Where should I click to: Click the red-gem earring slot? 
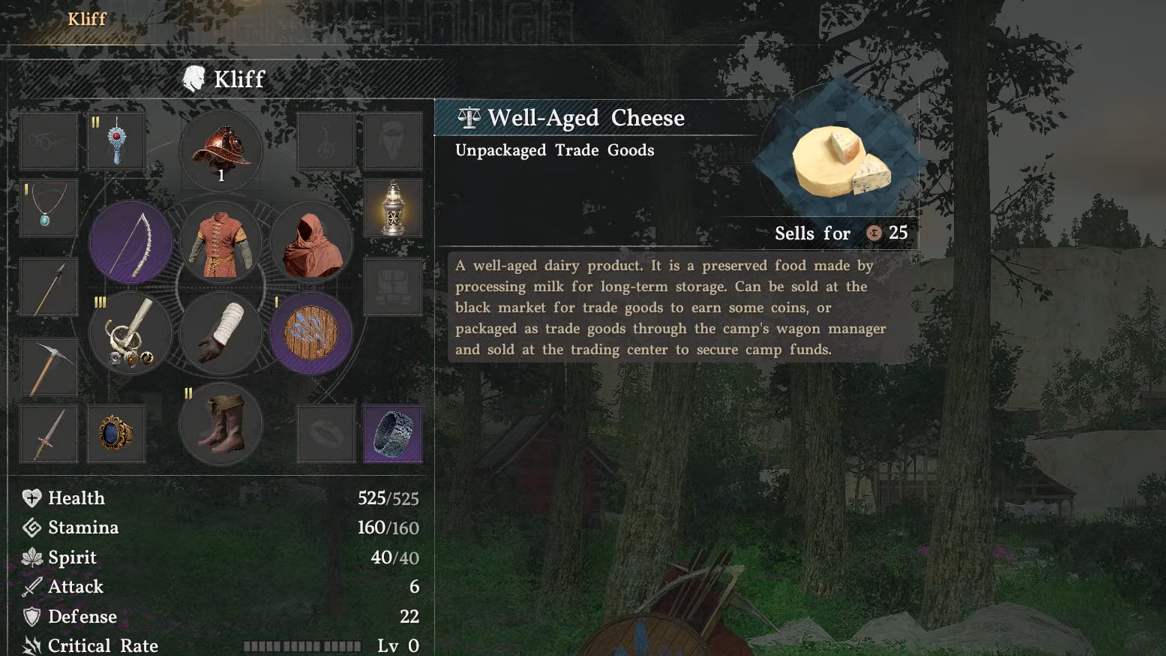pyautogui.click(x=116, y=142)
